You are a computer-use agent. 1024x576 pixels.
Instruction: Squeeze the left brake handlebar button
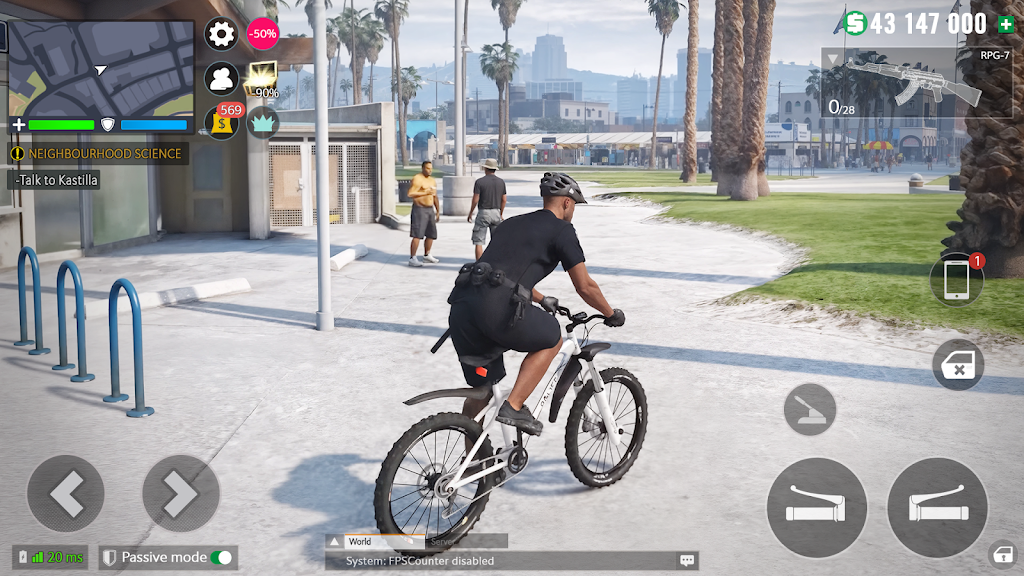[x=816, y=507]
